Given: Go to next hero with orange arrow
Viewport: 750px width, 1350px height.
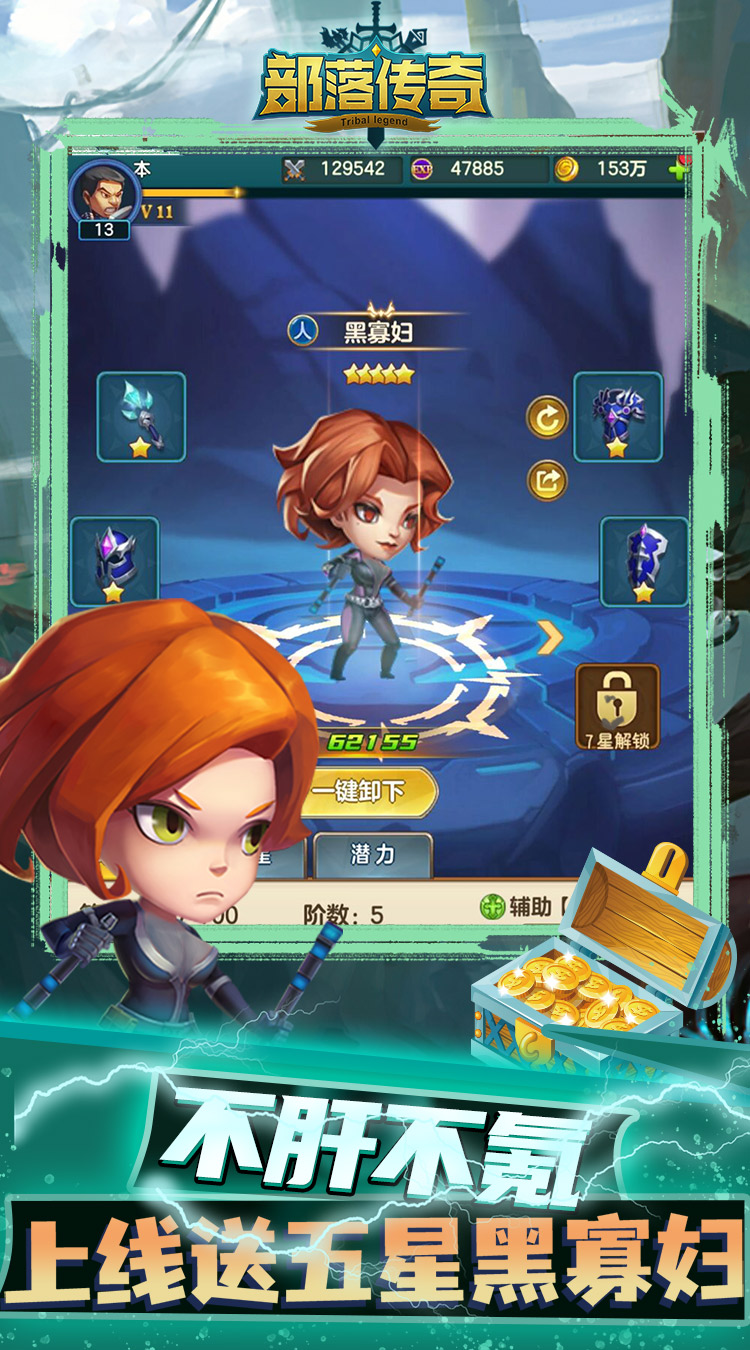Looking at the screenshot, I should pos(549,637).
